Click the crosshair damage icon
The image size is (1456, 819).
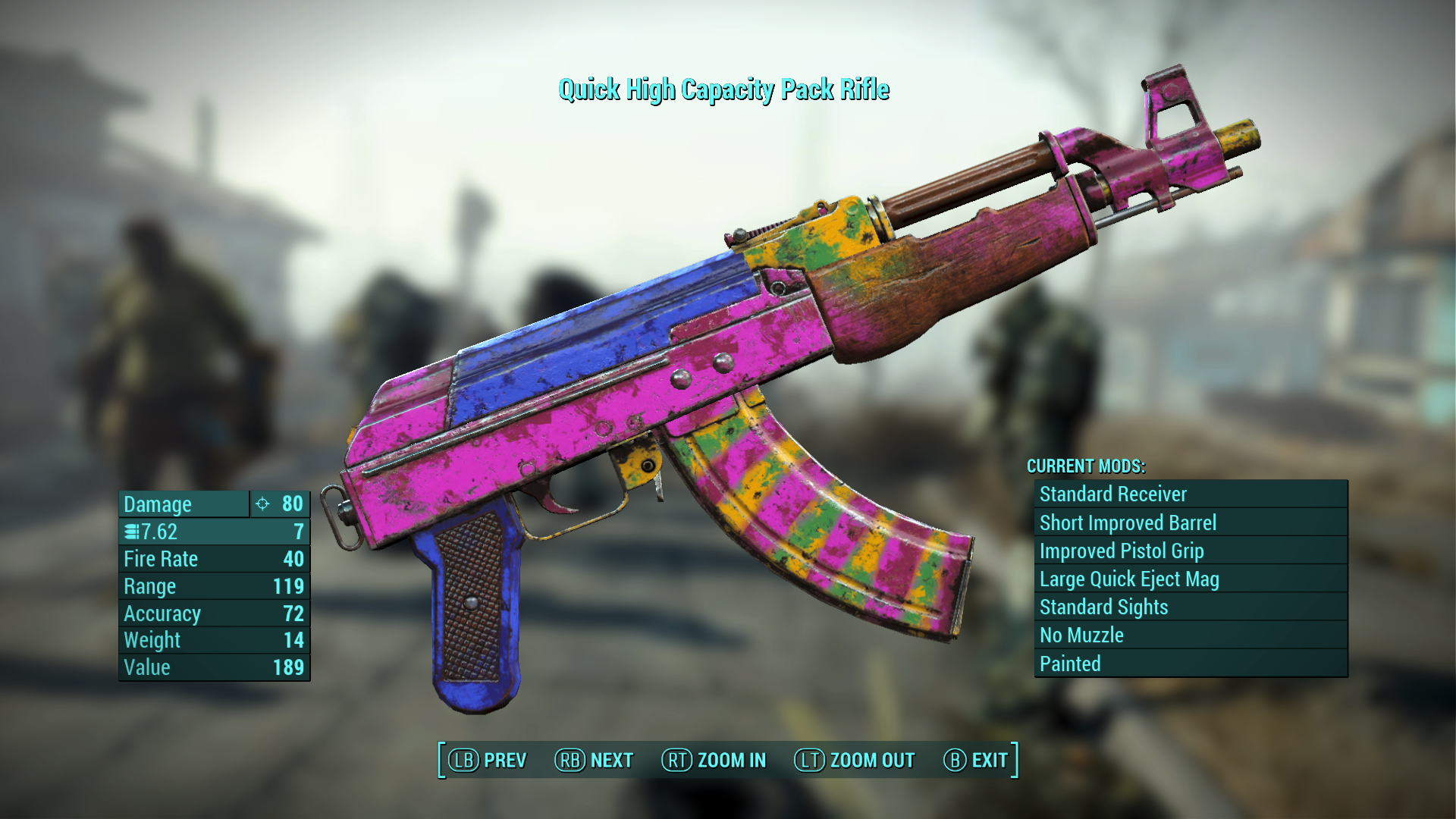[262, 504]
